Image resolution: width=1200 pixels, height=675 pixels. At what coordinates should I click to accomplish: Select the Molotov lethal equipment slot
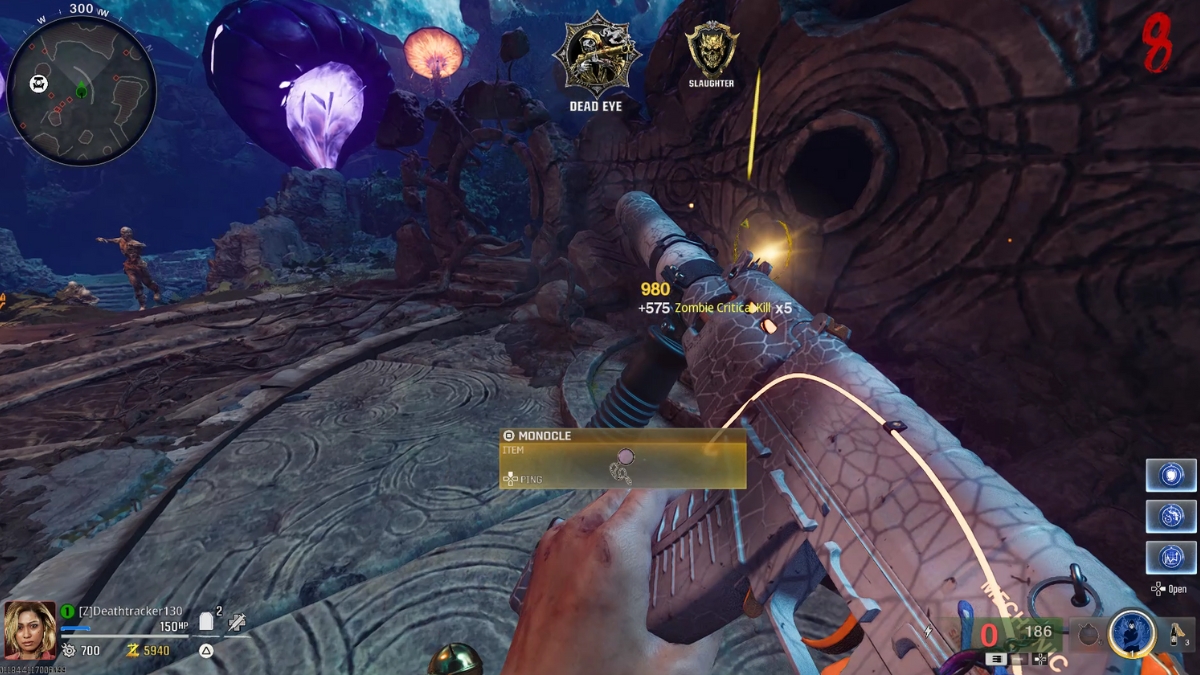[1176, 634]
